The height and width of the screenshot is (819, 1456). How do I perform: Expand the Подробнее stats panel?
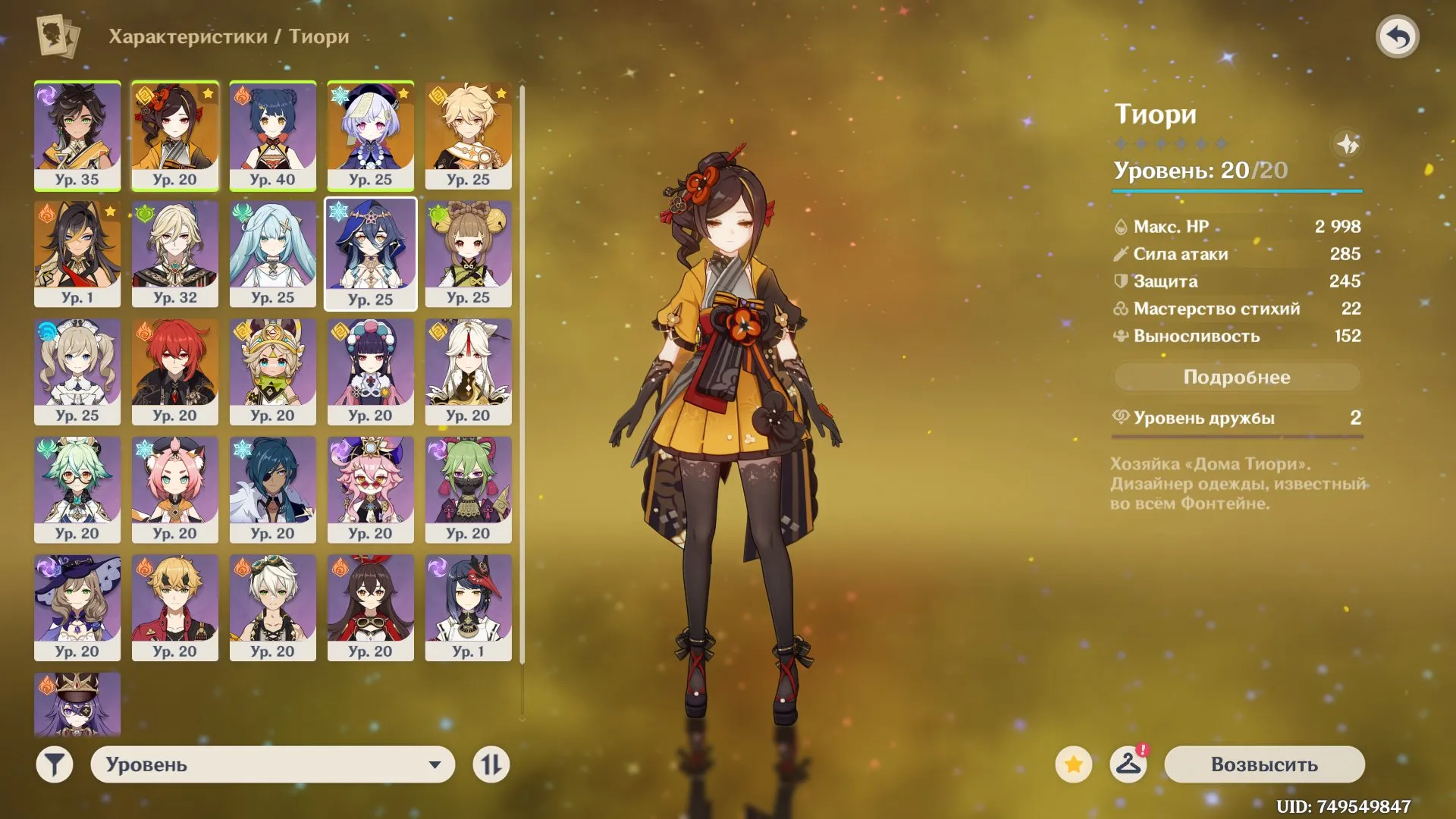click(x=1236, y=377)
